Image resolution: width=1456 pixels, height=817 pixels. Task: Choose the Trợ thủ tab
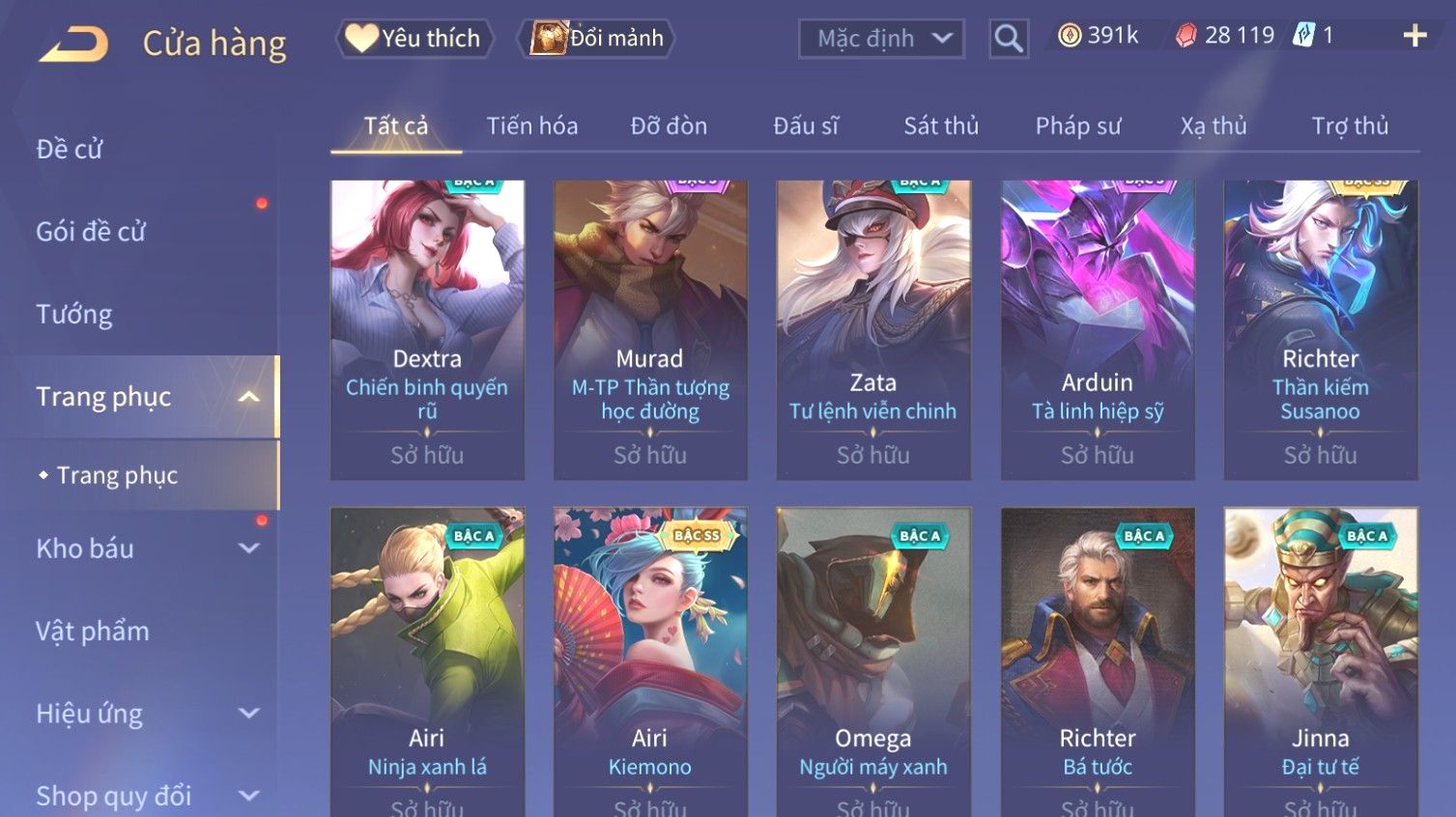[x=1350, y=126]
